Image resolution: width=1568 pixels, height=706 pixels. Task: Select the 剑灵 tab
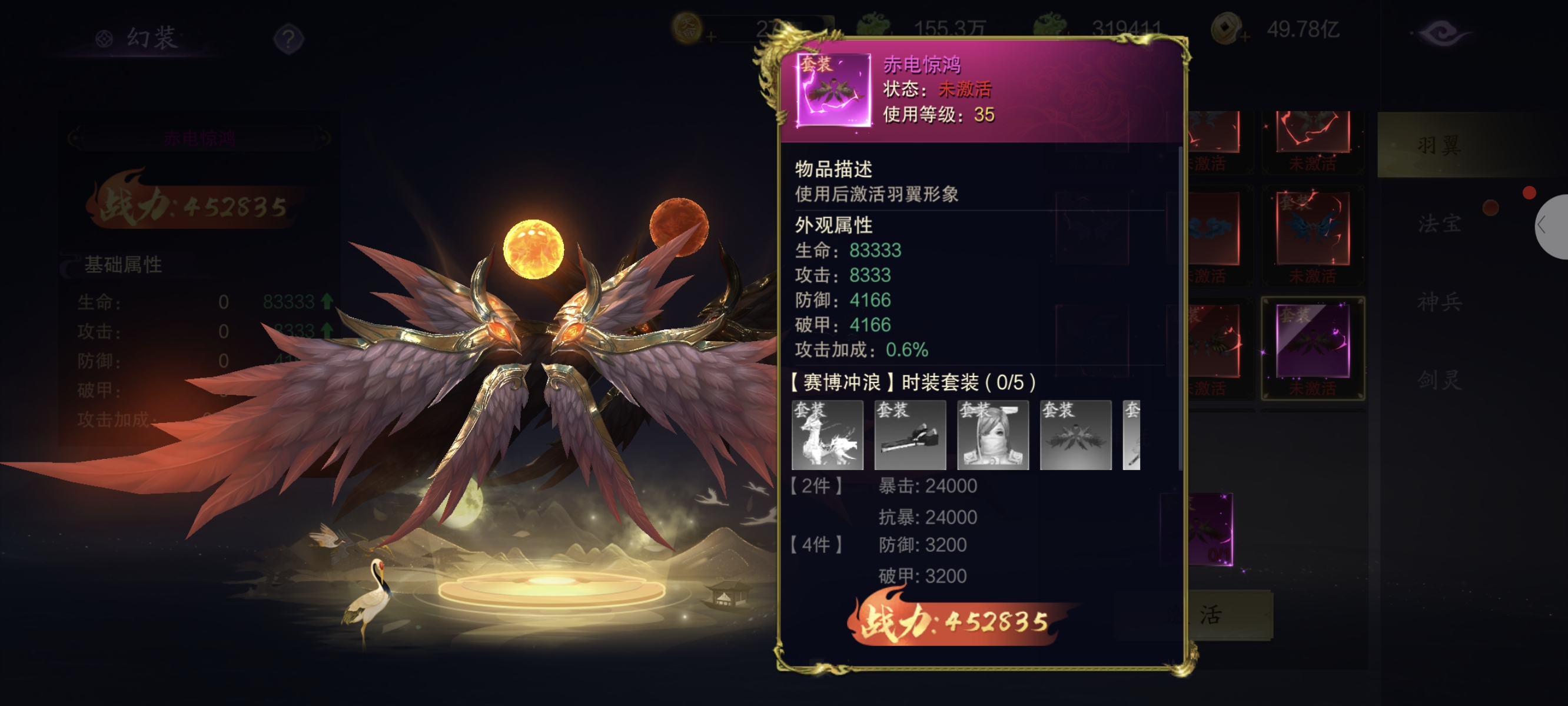1439,380
